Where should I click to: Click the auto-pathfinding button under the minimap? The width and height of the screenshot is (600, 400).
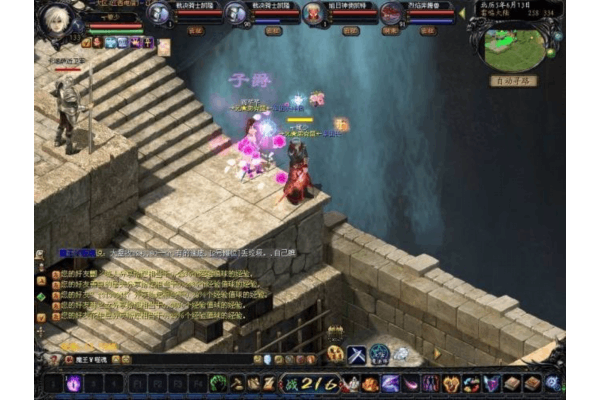click(x=513, y=81)
